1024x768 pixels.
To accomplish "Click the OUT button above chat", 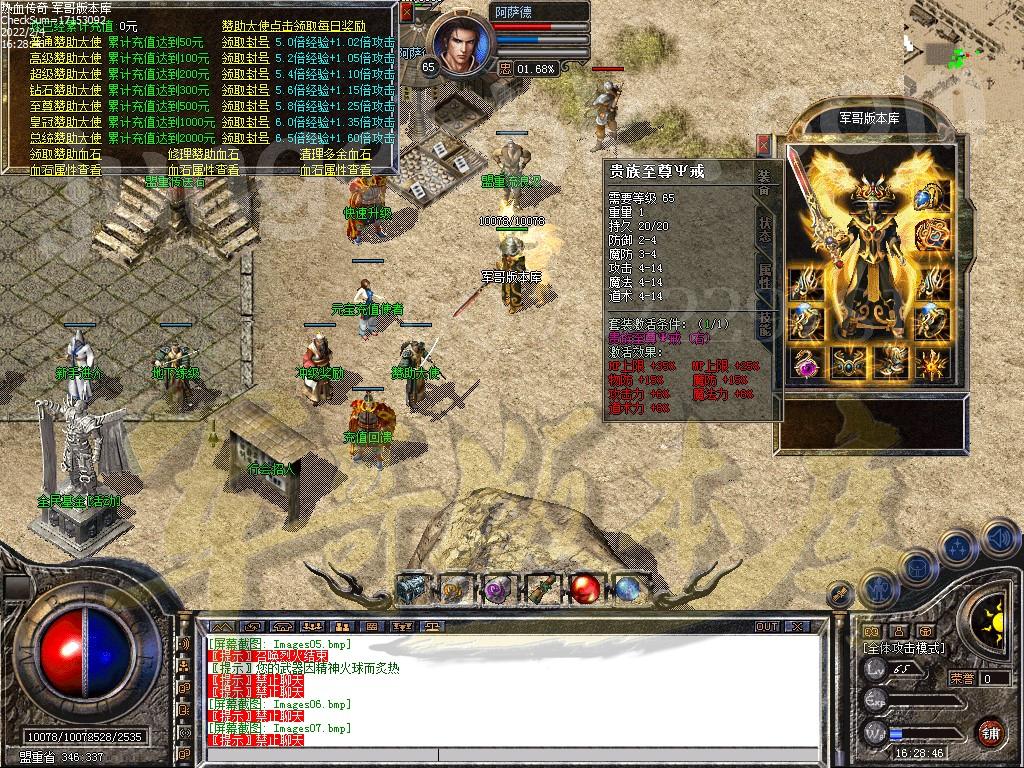I will coord(767,626).
